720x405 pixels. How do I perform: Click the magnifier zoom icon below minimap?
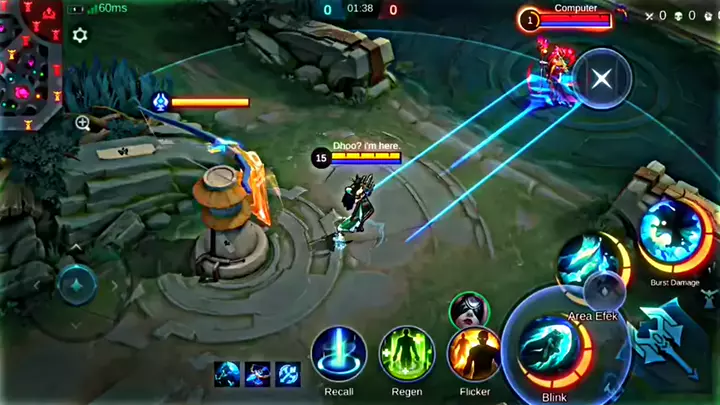(x=82, y=123)
